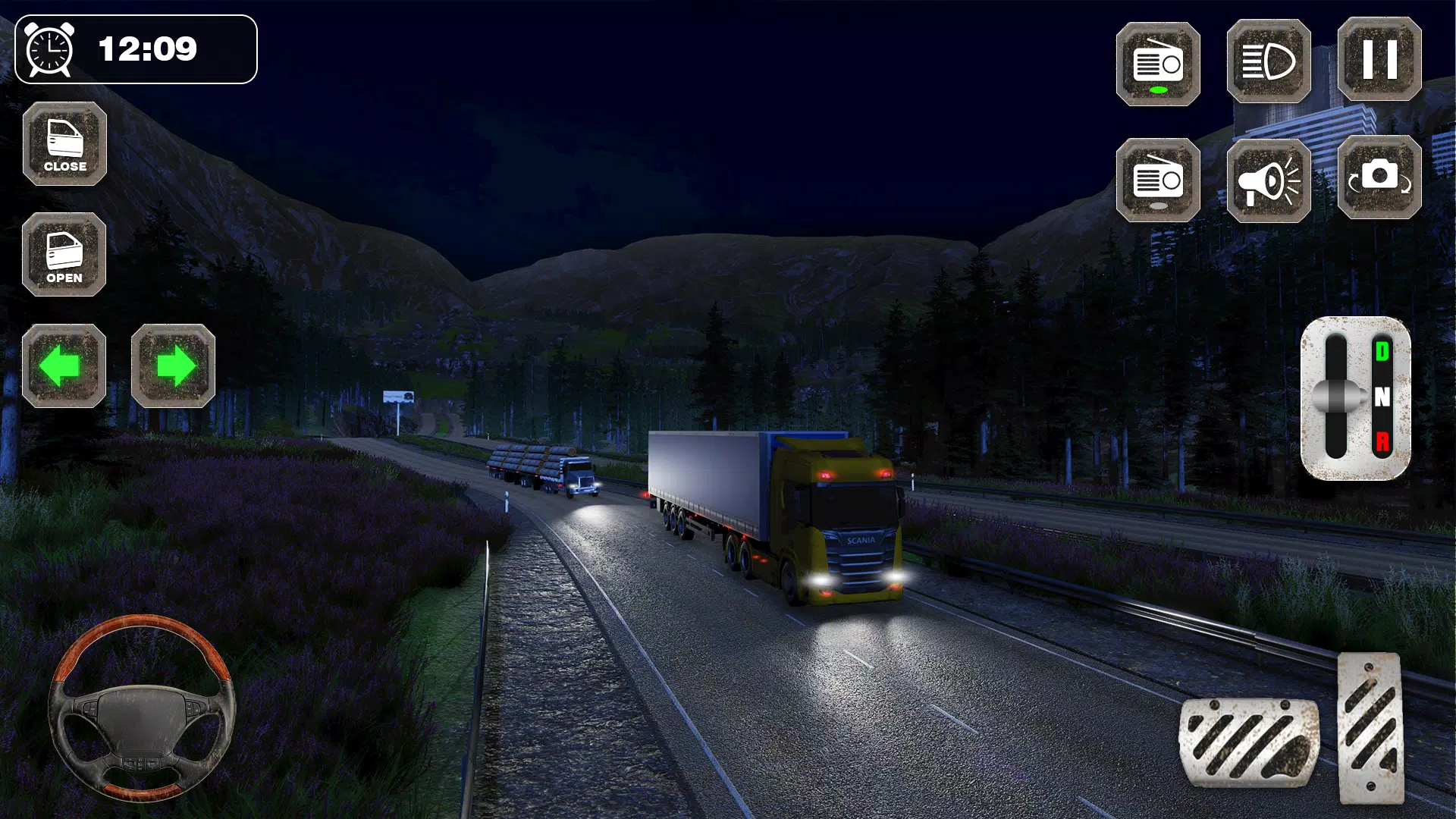Select Reverse (R) on the gear shifter

pos(1382,441)
